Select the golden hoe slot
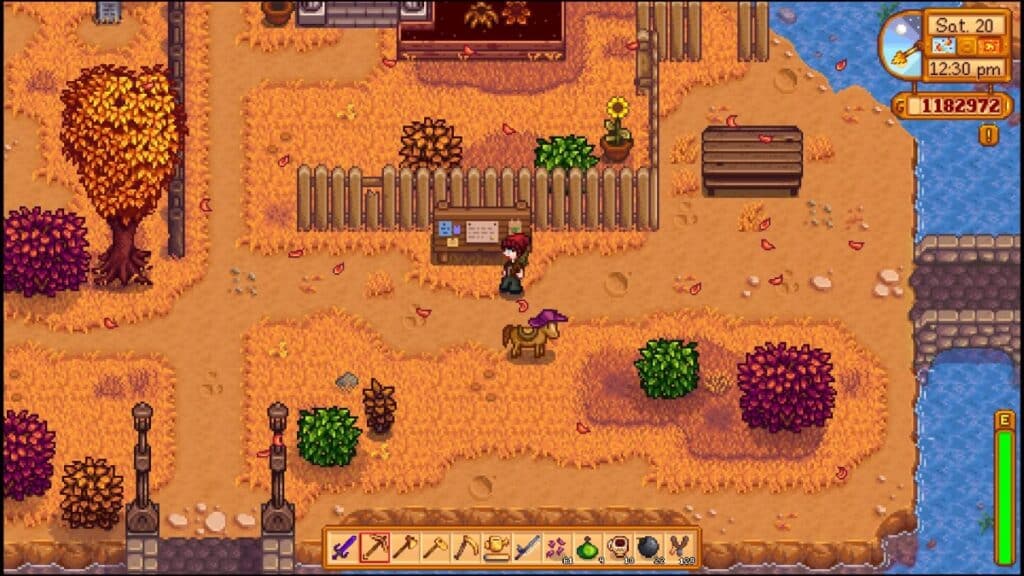This screenshot has height=576, width=1024. [x=435, y=548]
